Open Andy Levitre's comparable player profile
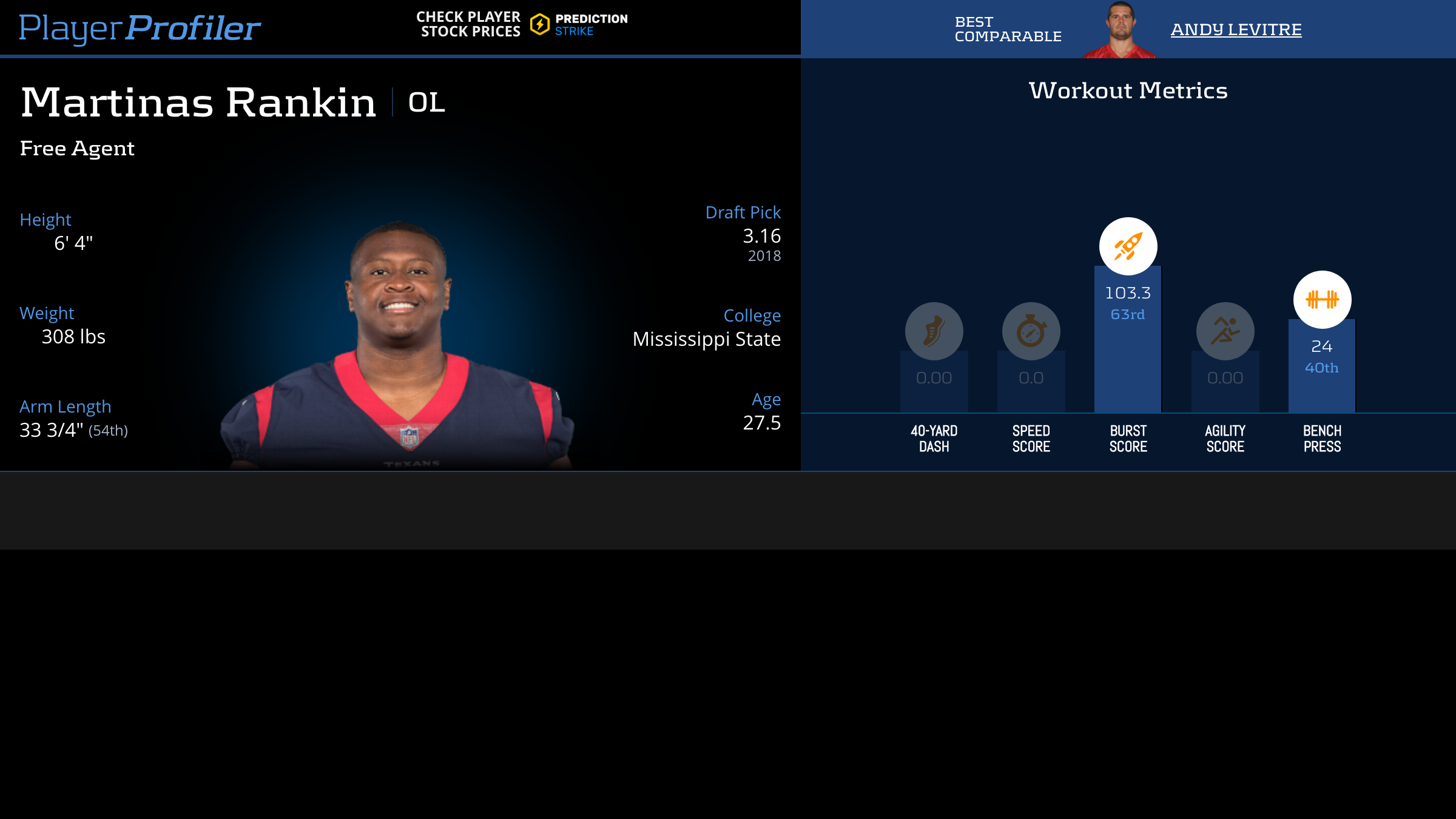 click(x=1236, y=29)
